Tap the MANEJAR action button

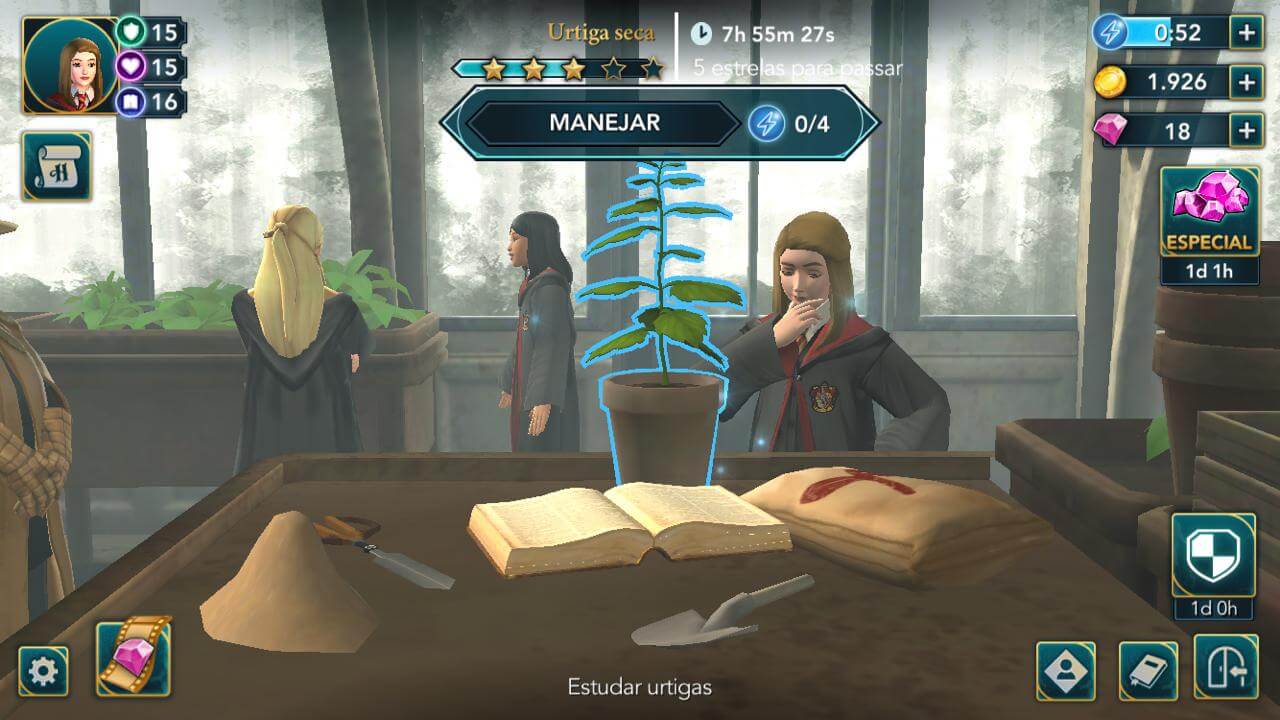click(x=604, y=123)
